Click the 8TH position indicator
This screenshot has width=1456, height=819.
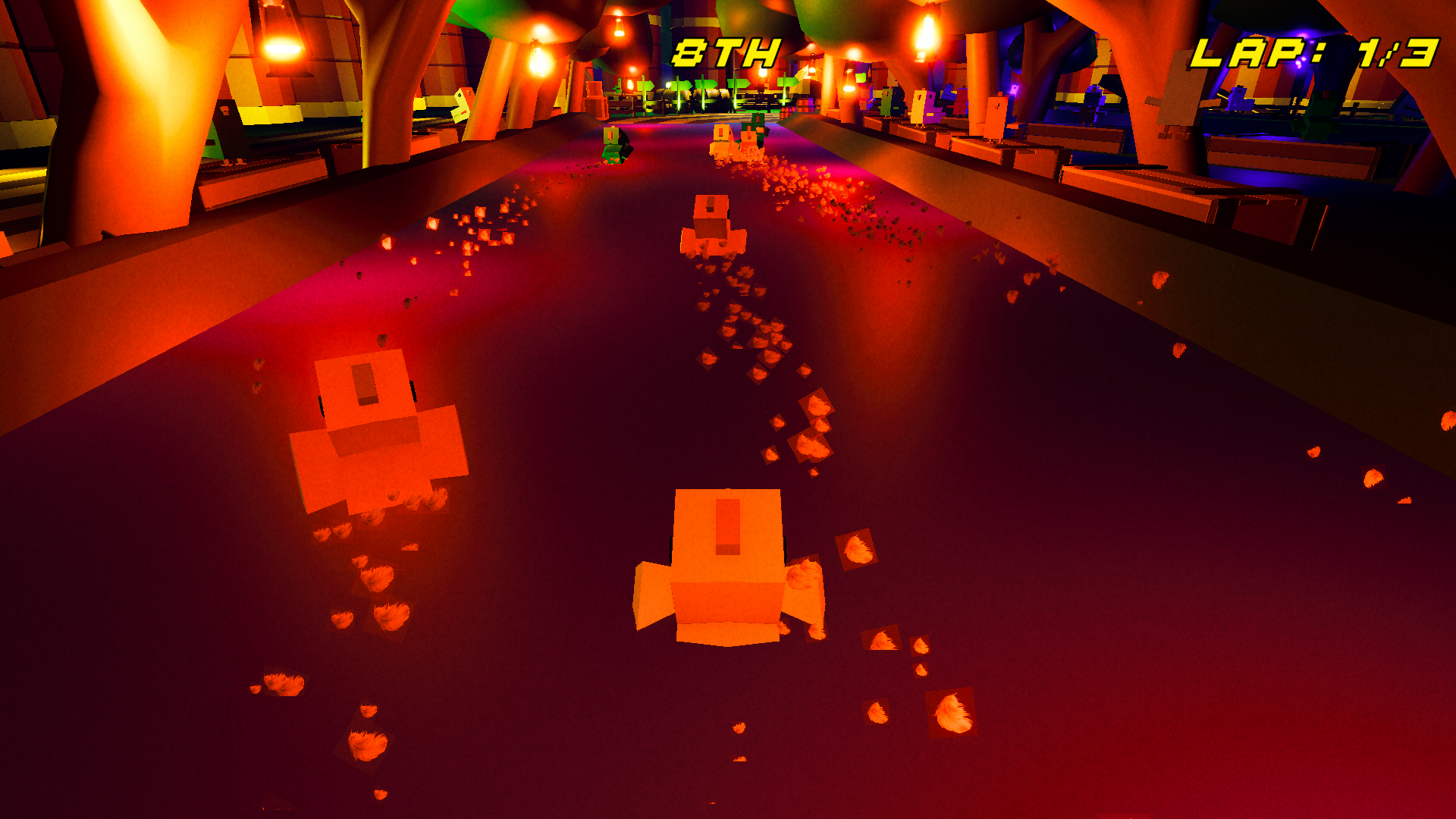coord(726,50)
